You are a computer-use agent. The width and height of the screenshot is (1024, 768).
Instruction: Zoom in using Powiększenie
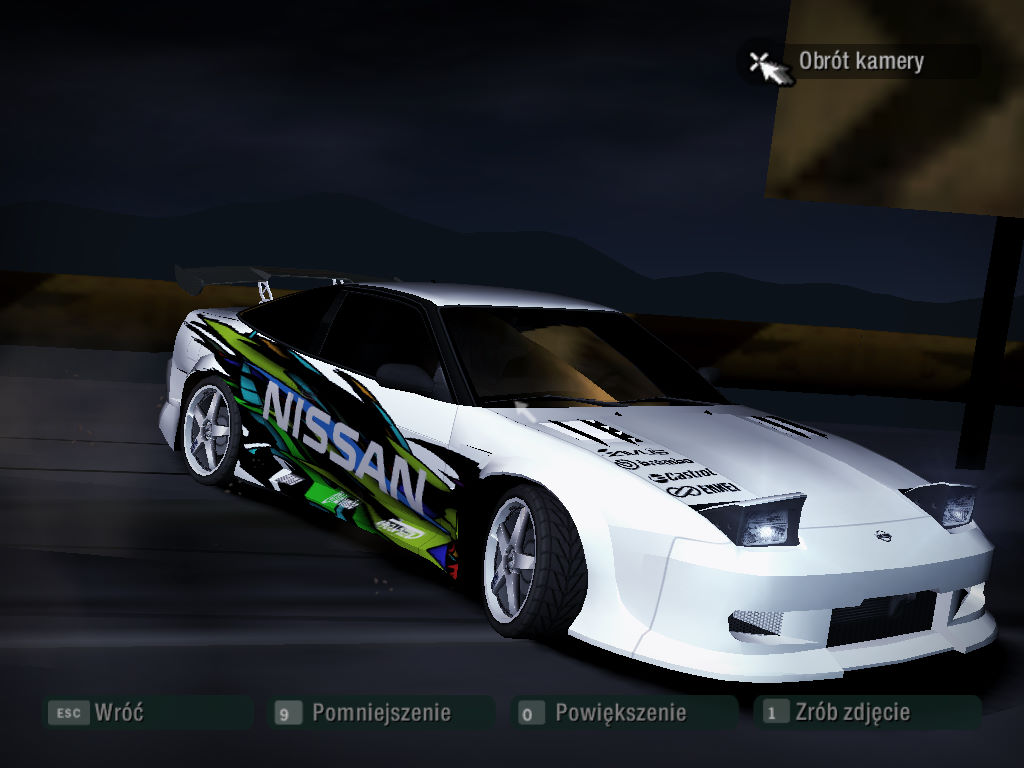pos(620,713)
